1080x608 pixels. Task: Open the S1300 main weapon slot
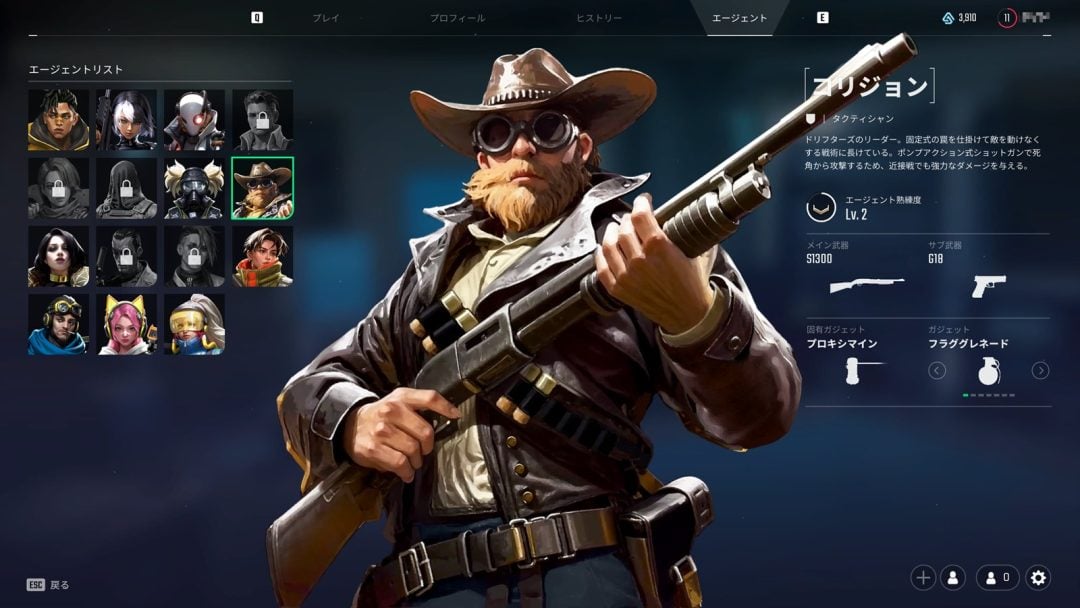click(866, 285)
